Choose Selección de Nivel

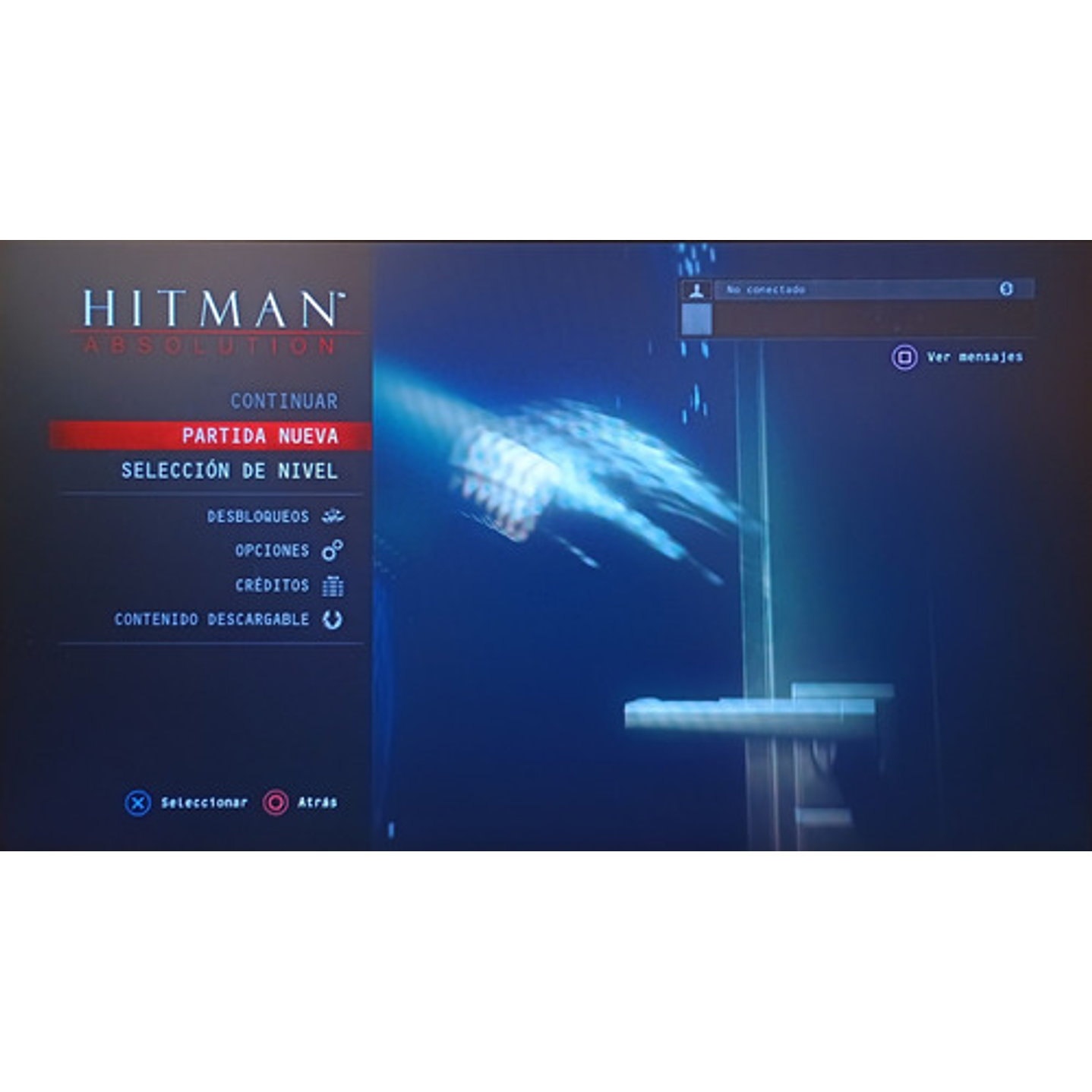pyautogui.click(x=228, y=471)
